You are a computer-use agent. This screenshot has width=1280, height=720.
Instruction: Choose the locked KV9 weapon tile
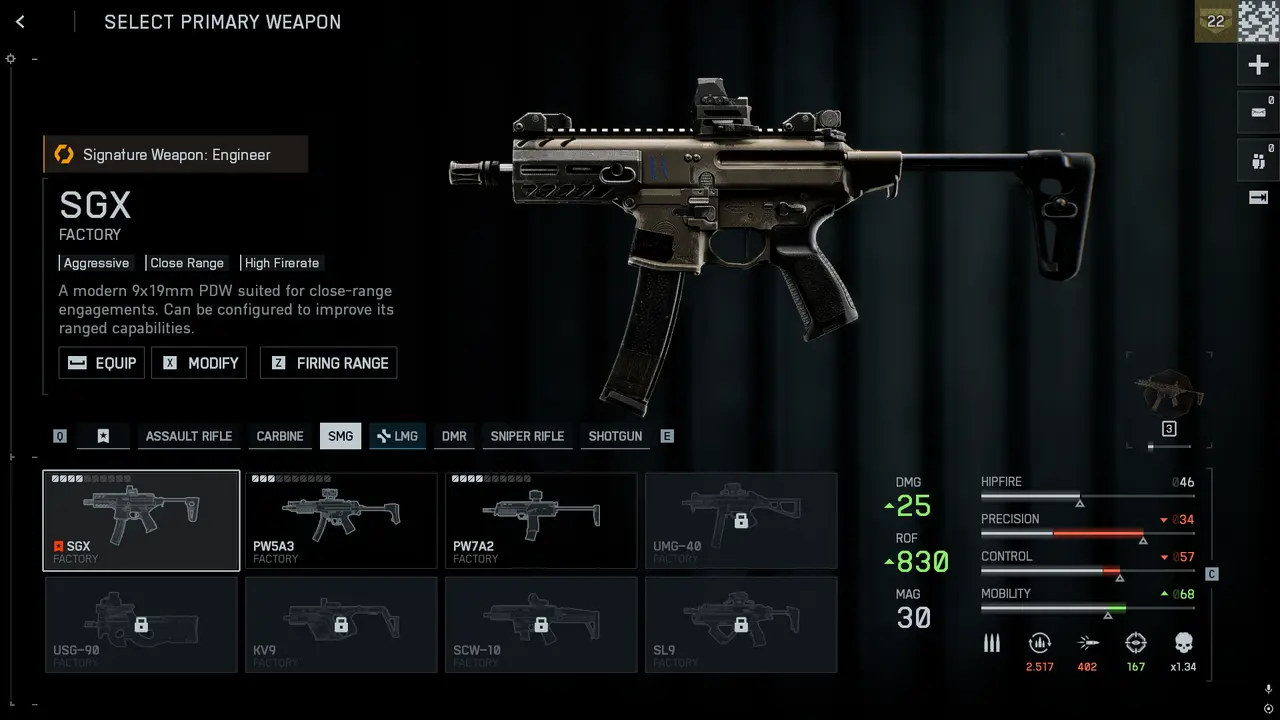coord(341,624)
